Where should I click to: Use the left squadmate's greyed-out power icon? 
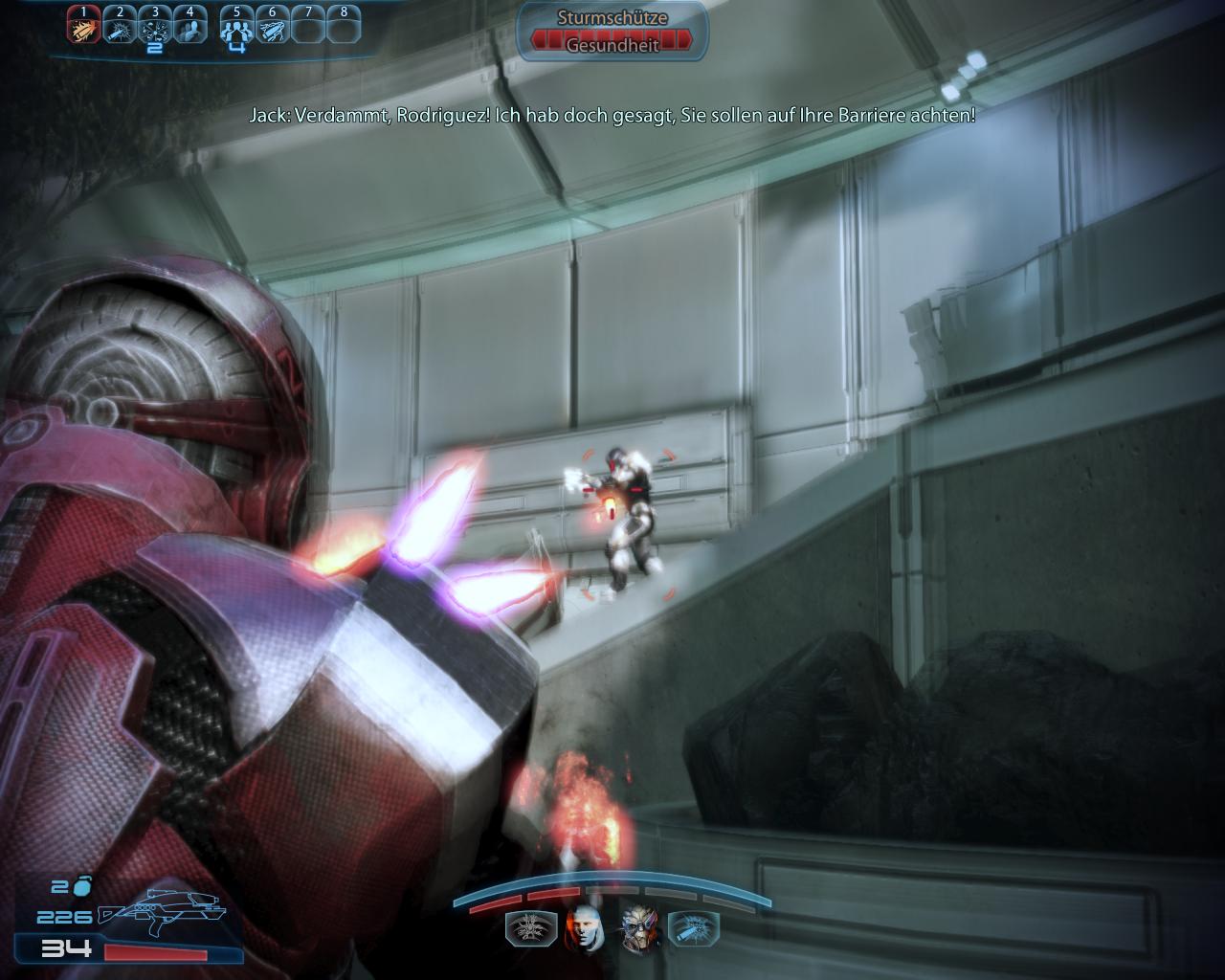[527, 930]
